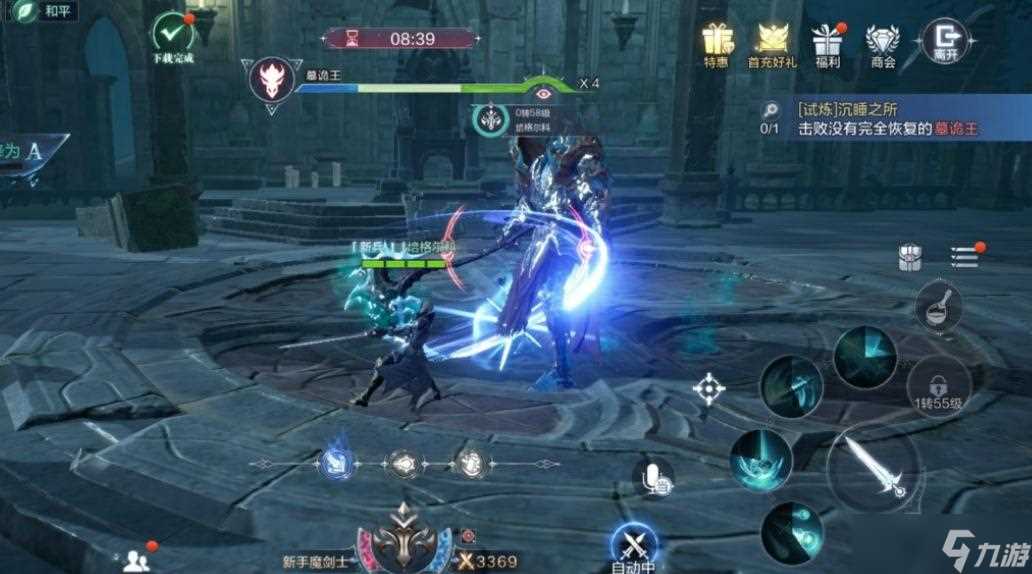Open the 商会 diamond shop
This screenshot has height=574, width=1032.
tap(882, 41)
